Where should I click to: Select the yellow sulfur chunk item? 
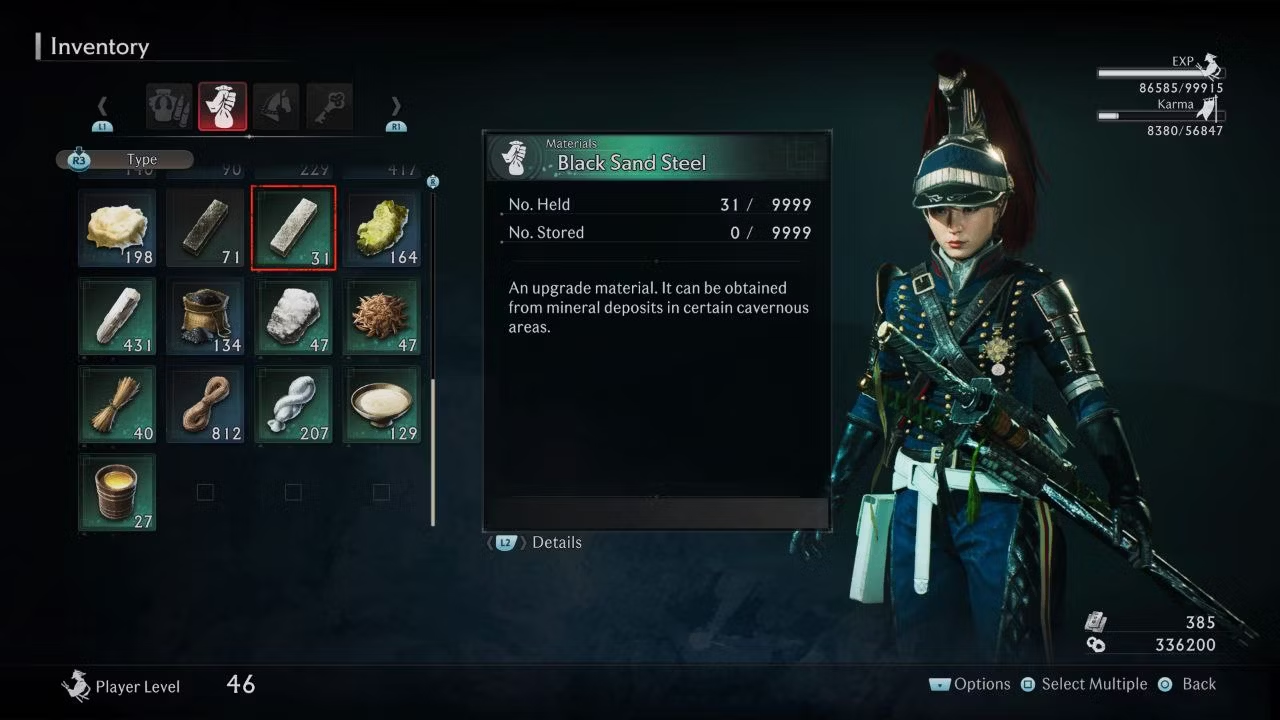(x=381, y=228)
